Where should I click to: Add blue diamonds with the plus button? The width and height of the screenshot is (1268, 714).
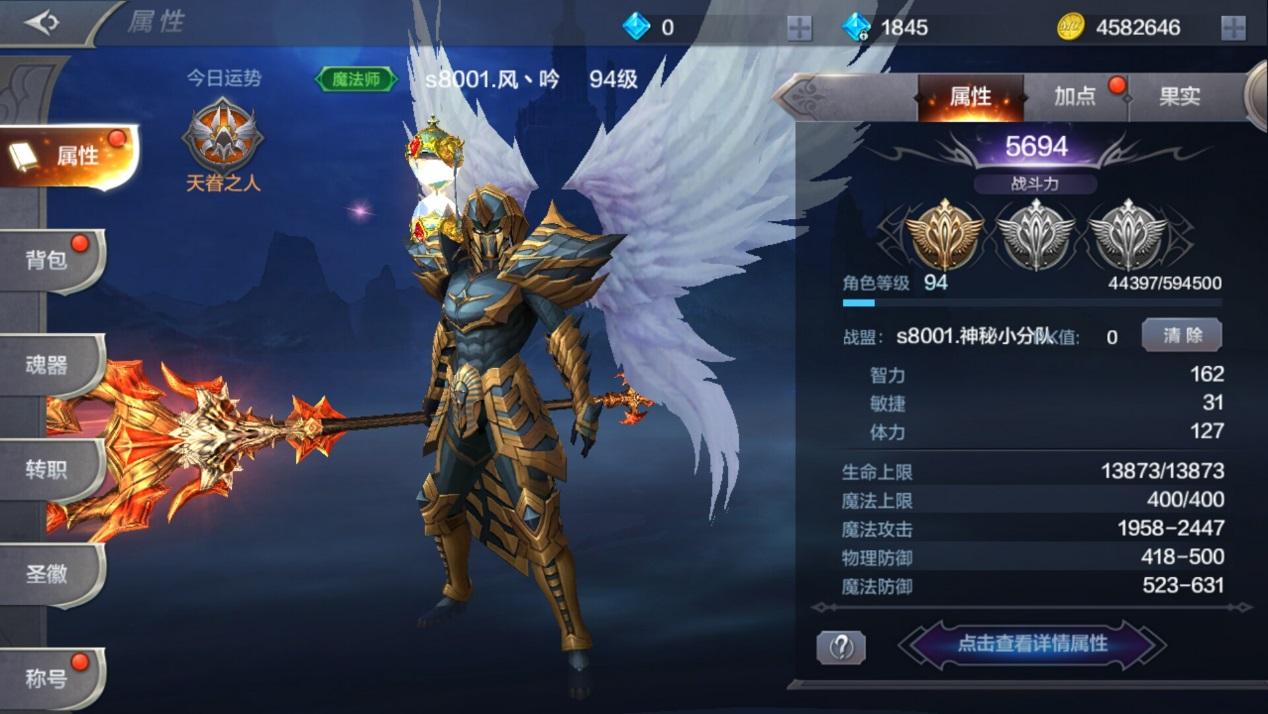pos(799,28)
